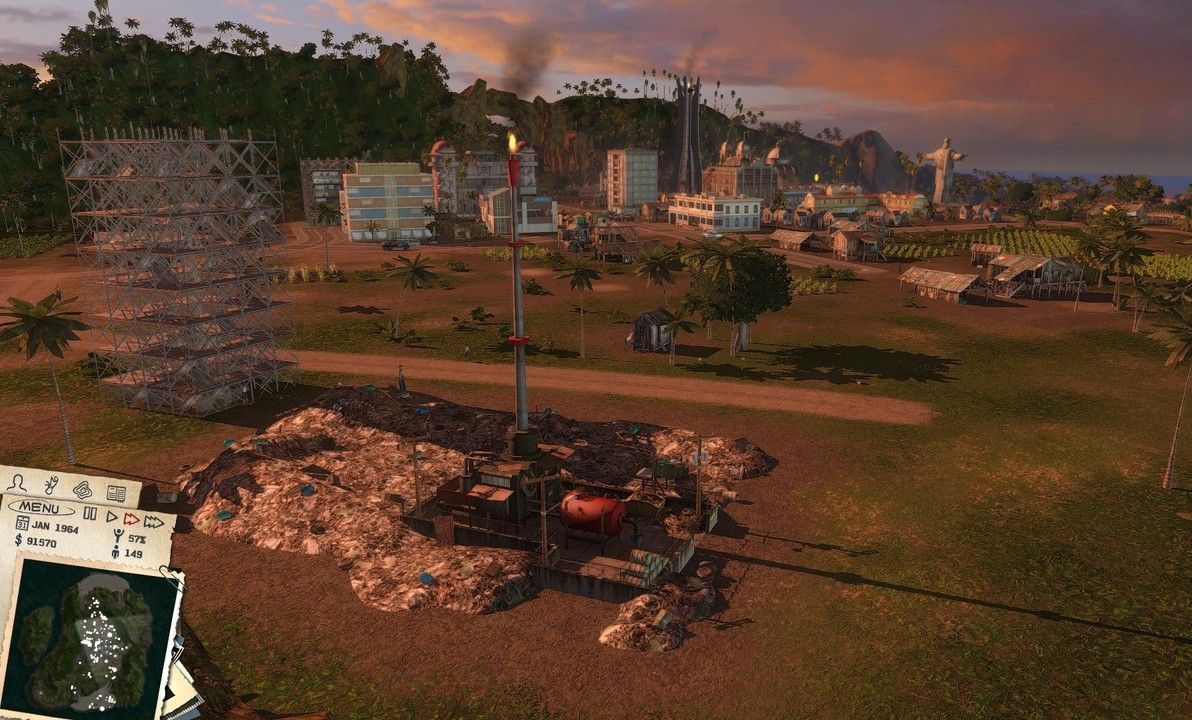The height and width of the screenshot is (720, 1192).
Task: Pause the game simulation
Action: coord(90,513)
